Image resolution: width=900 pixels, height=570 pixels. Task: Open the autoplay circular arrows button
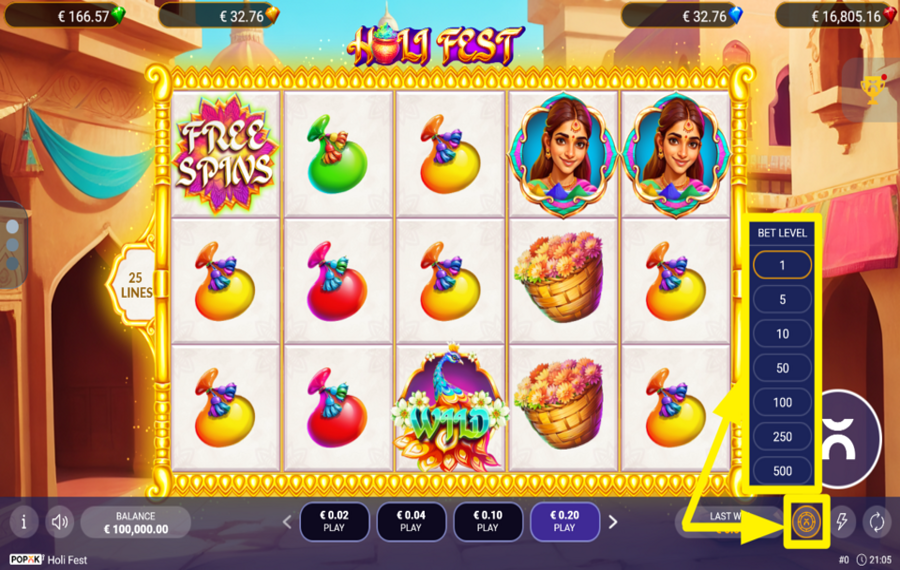point(877,521)
